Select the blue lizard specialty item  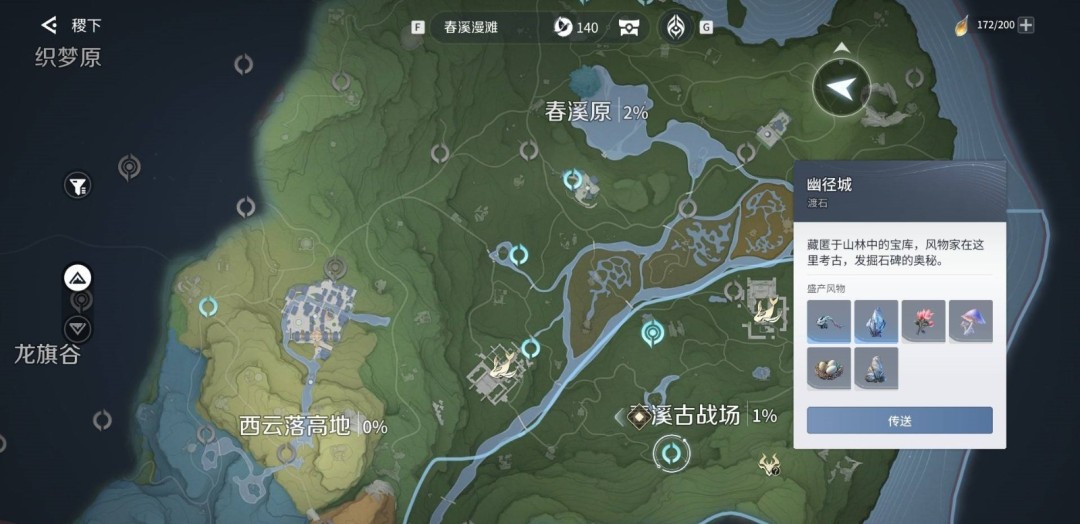click(829, 321)
